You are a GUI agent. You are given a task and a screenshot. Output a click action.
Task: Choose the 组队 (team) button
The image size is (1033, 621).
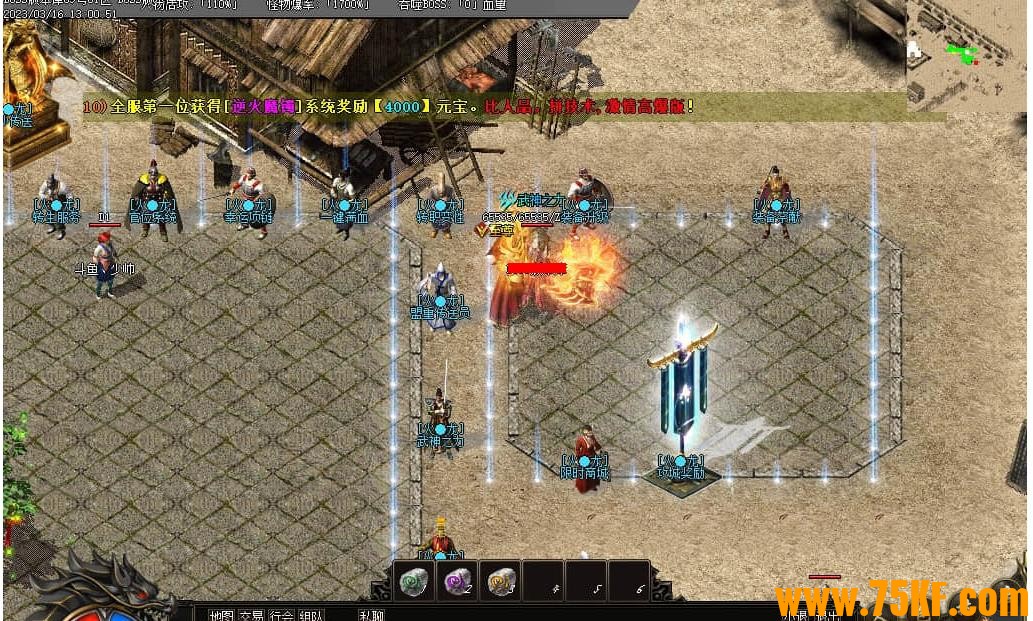[x=311, y=614]
